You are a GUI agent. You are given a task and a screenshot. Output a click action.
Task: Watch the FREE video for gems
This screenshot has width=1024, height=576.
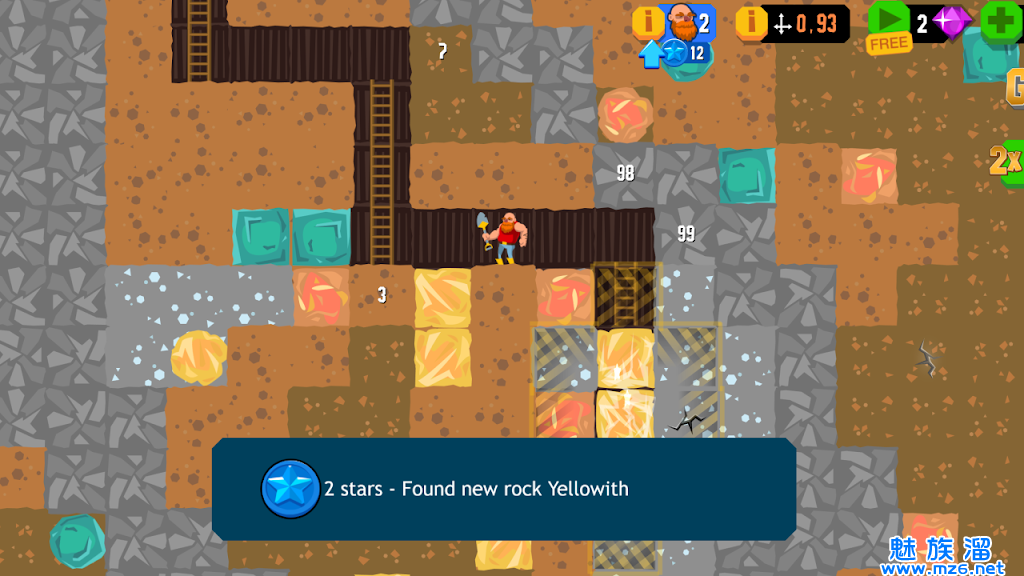tap(888, 26)
